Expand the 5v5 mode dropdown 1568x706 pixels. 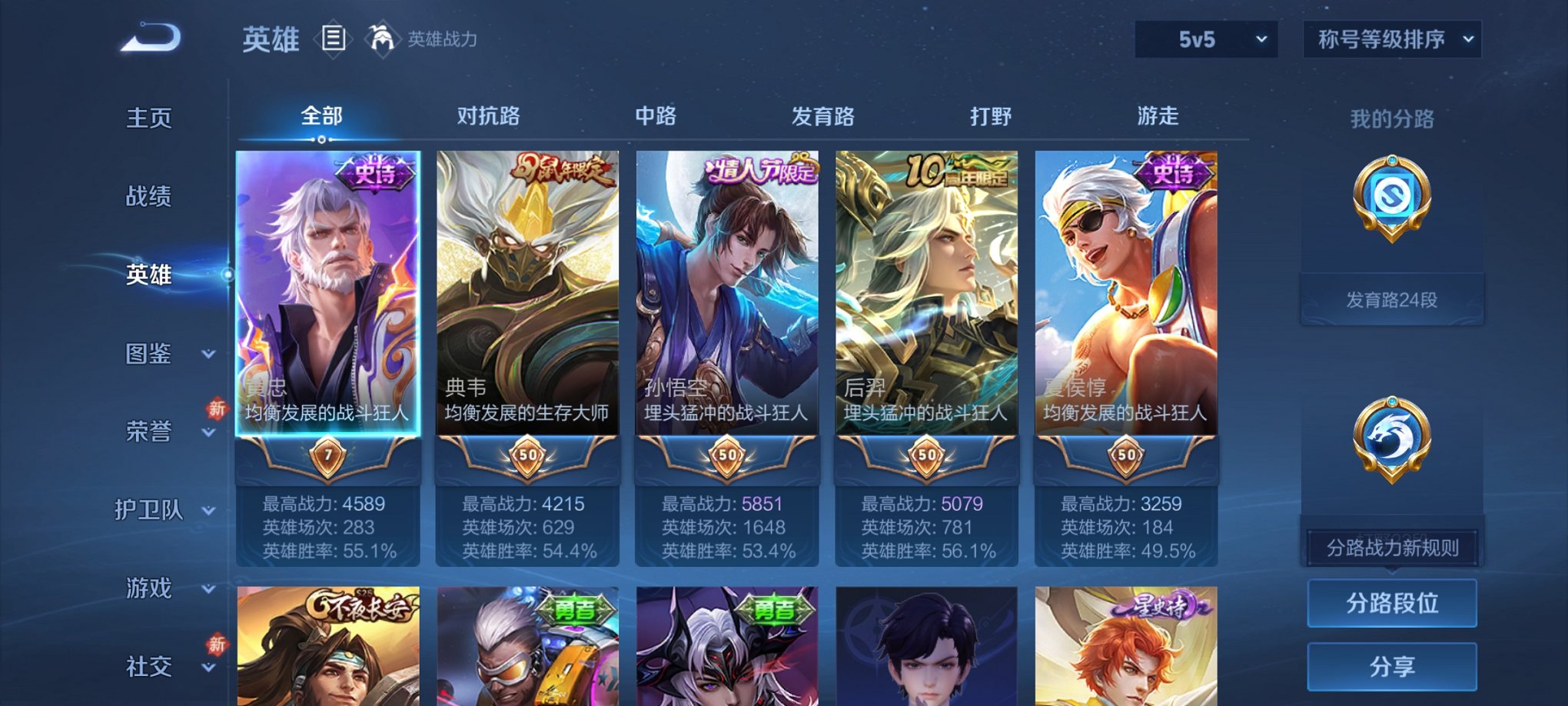click(x=1204, y=37)
